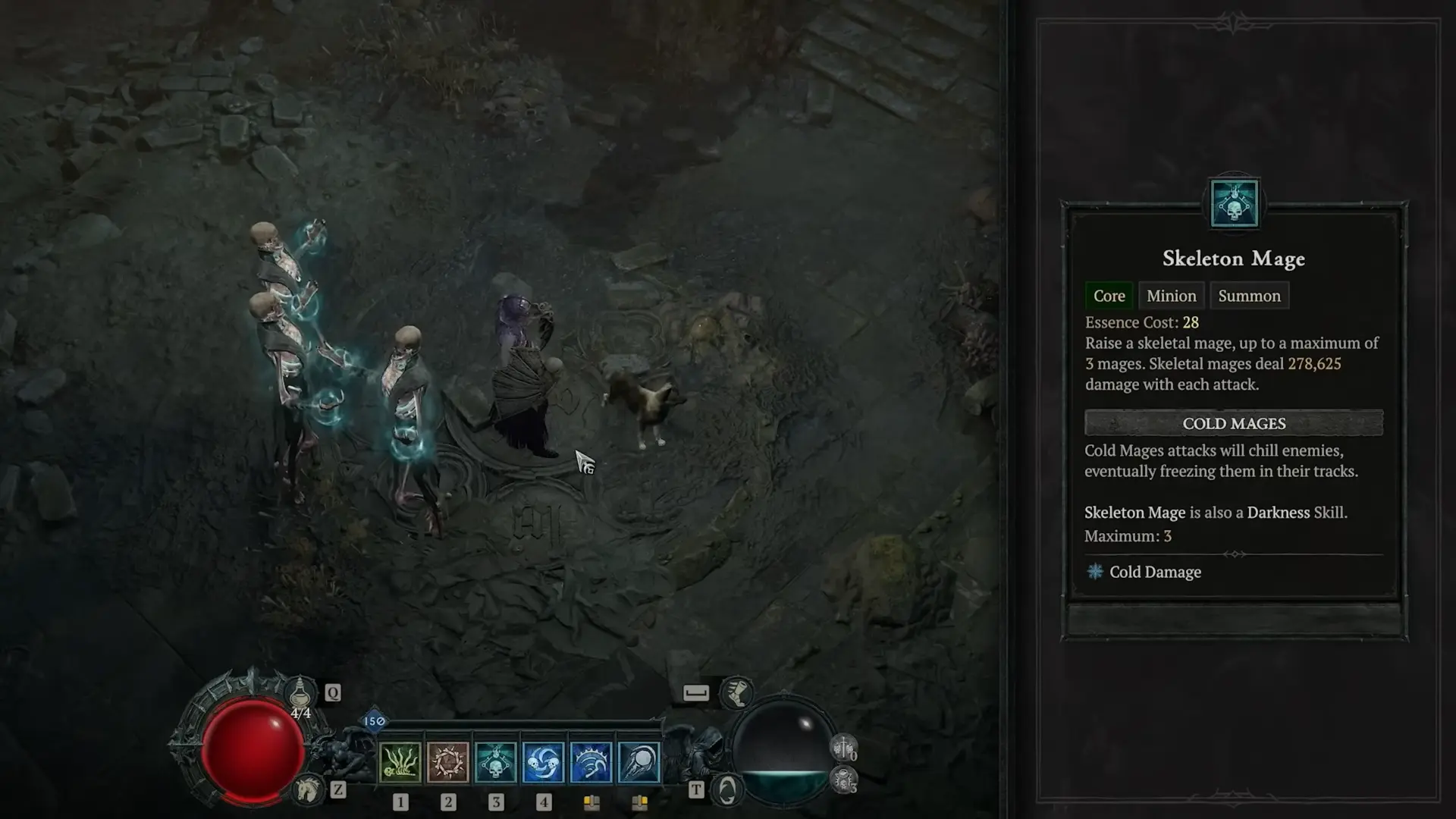Click the Skeleton Mage tooltip icon
The width and height of the screenshot is (1456, 819).
(x=1234, y=203)
